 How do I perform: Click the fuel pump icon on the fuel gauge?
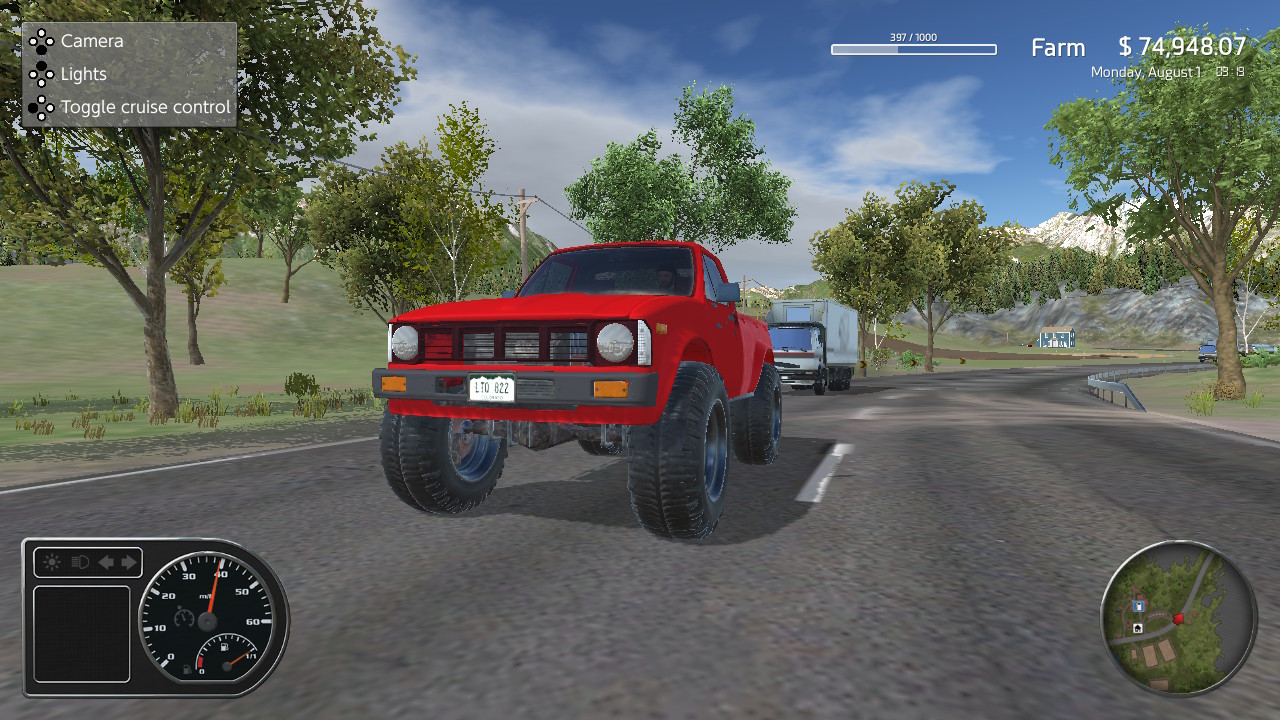(223, 647)
